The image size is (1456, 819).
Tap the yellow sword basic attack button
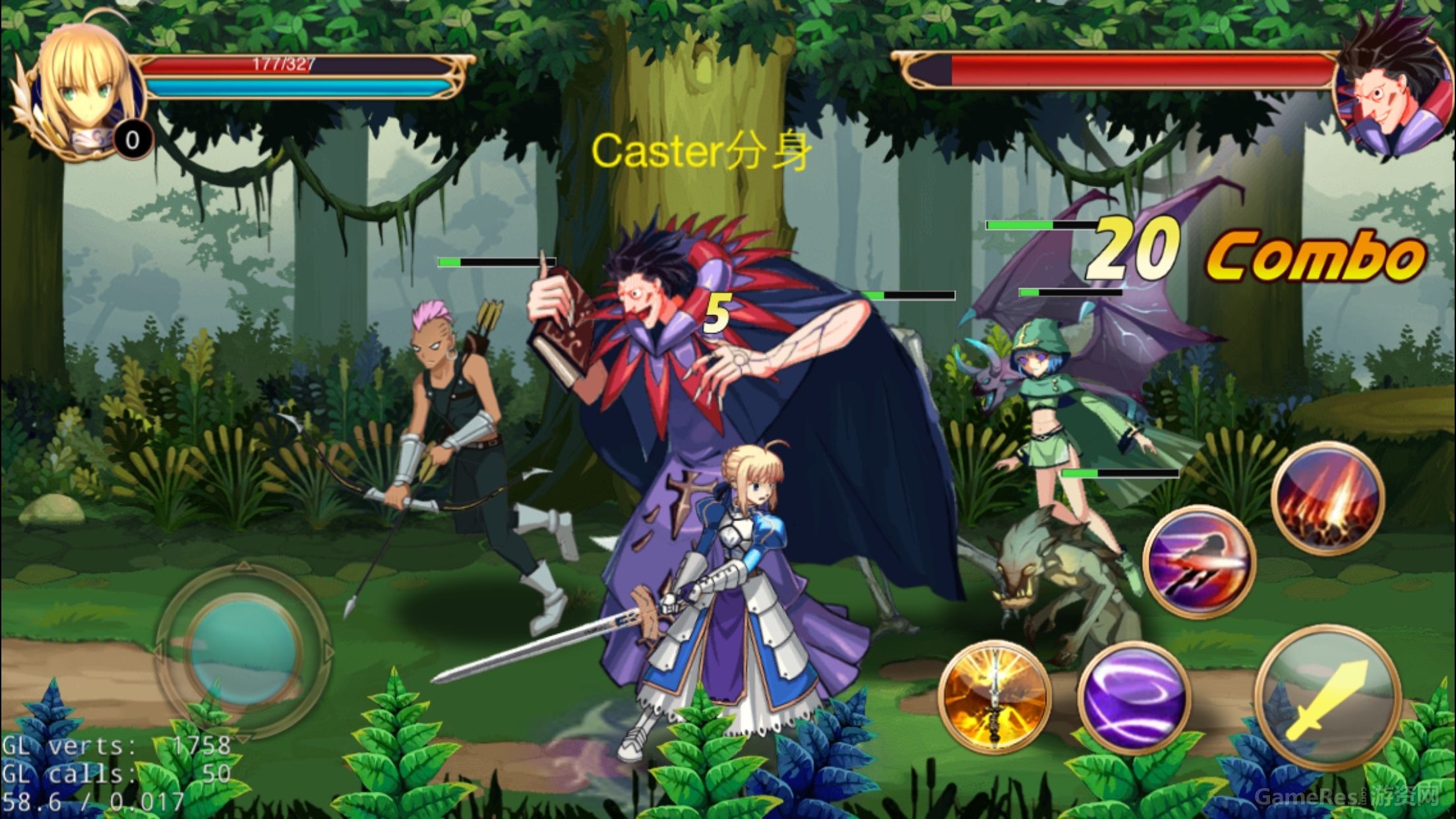tap(1327, 697)
